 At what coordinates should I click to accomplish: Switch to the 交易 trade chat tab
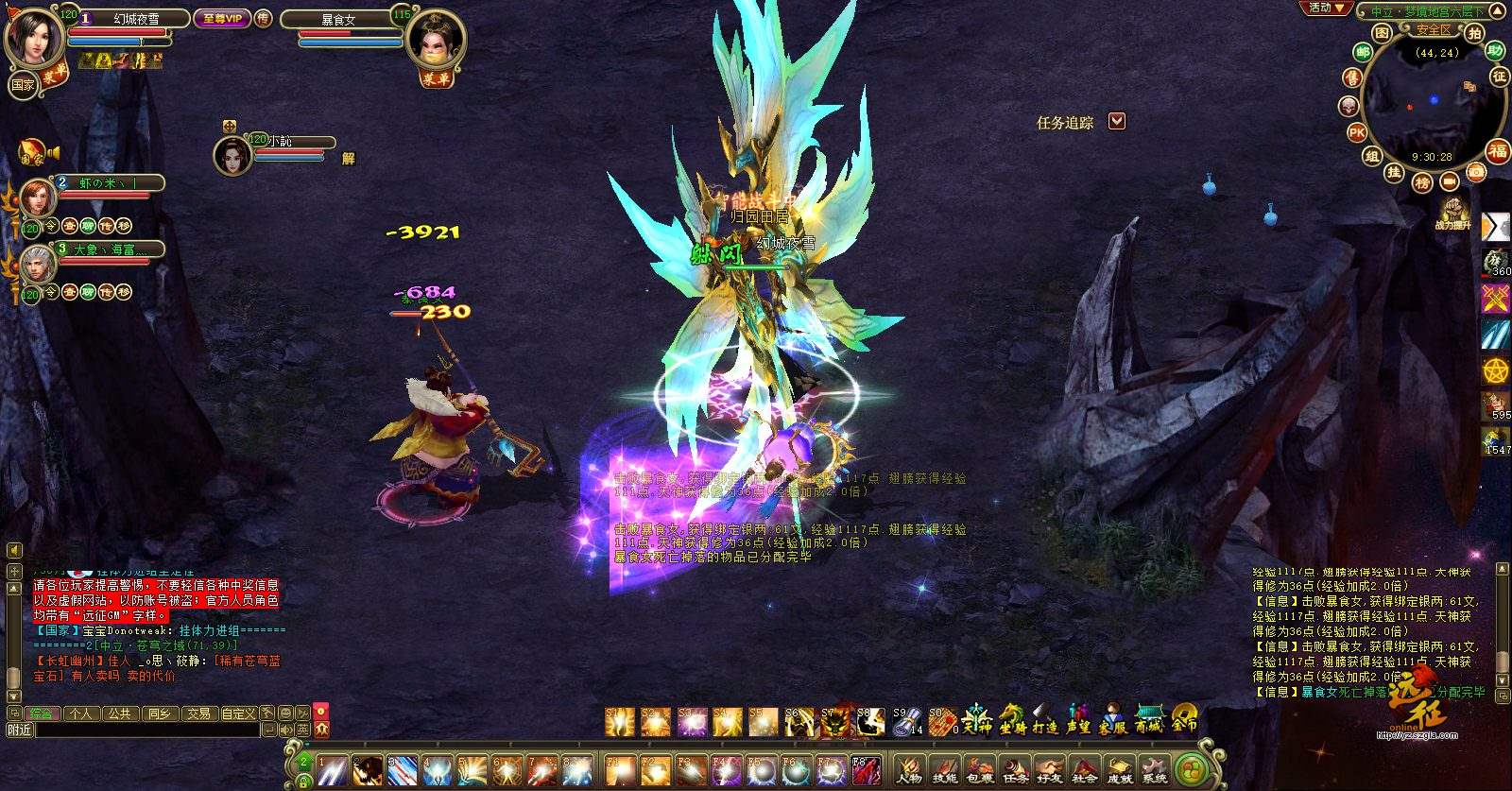(198, 714)
